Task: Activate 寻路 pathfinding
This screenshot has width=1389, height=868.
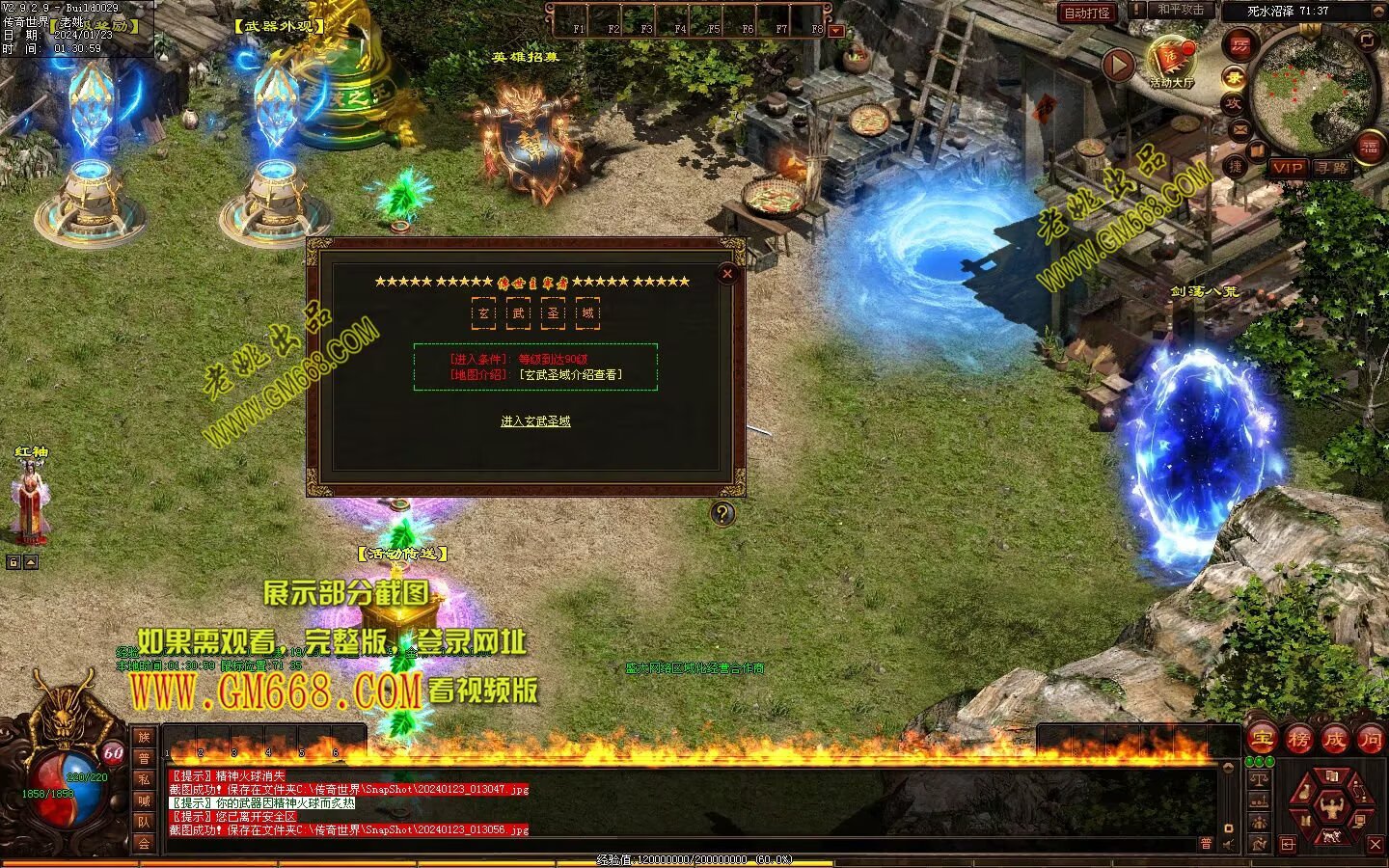Action: click(x=1332, y=167)
